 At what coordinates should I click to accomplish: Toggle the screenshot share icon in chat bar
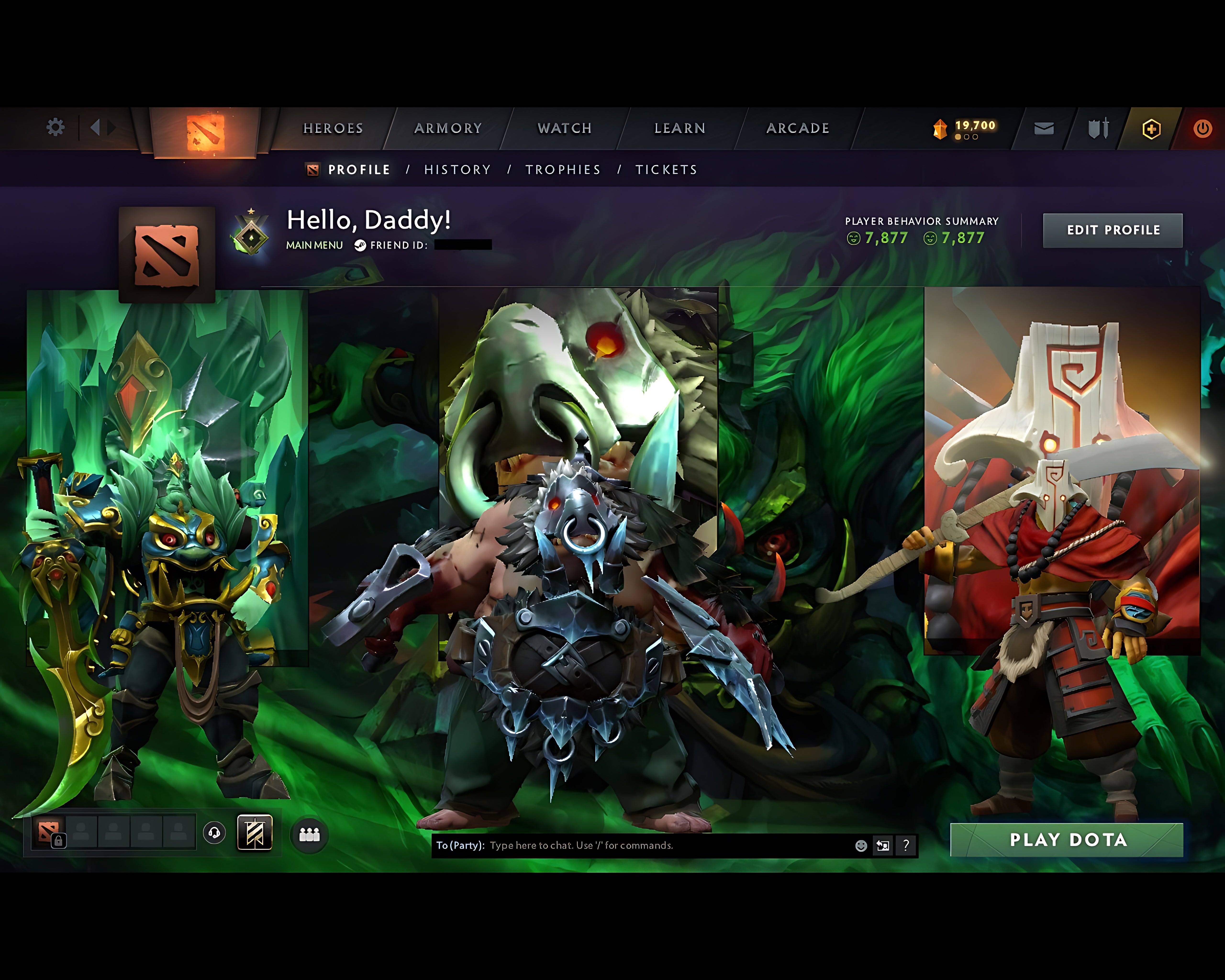click(x=884, y=845)
